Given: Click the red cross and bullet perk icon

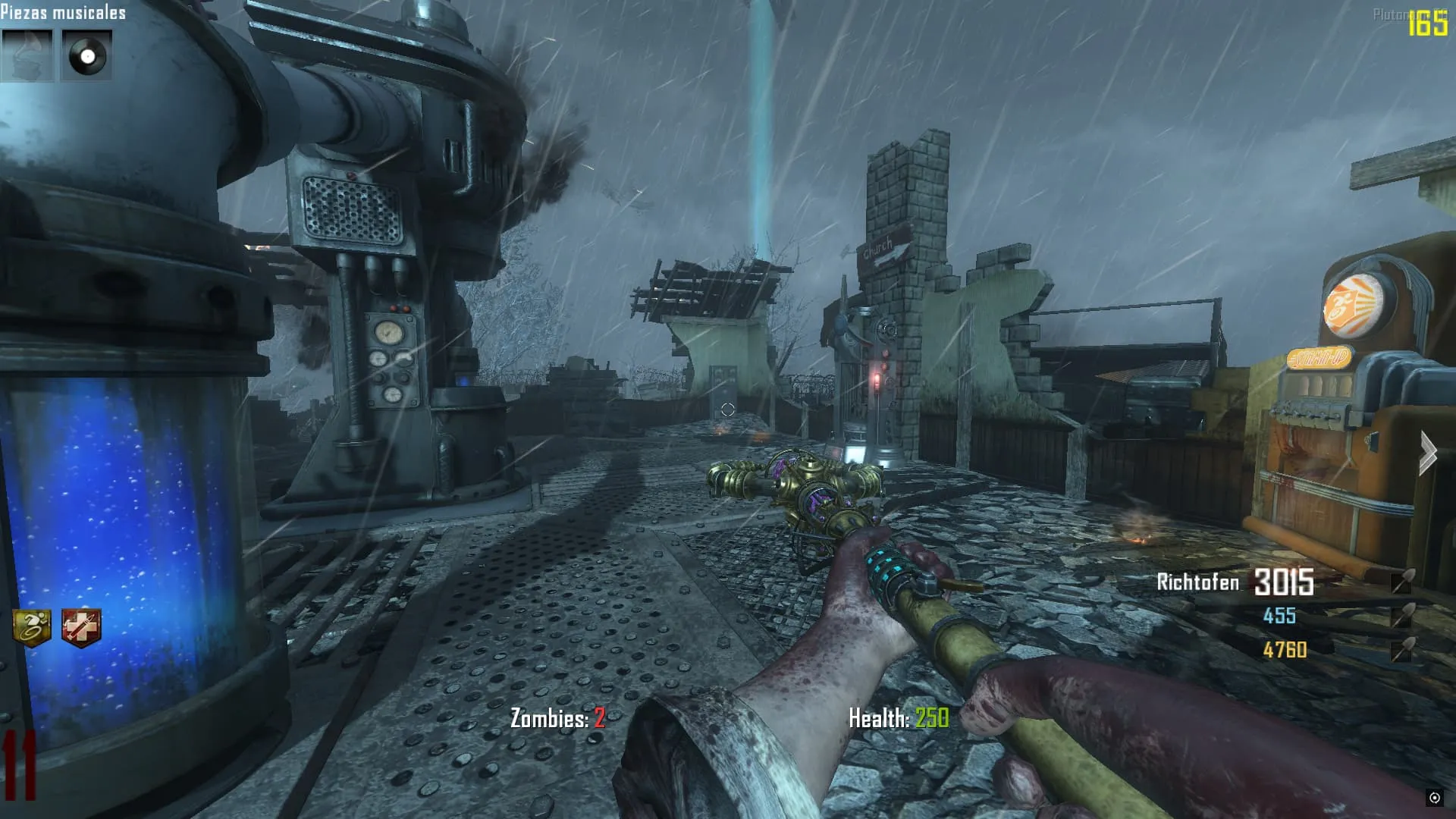Looking at the screenshot, I should click(x=81, y=628).
